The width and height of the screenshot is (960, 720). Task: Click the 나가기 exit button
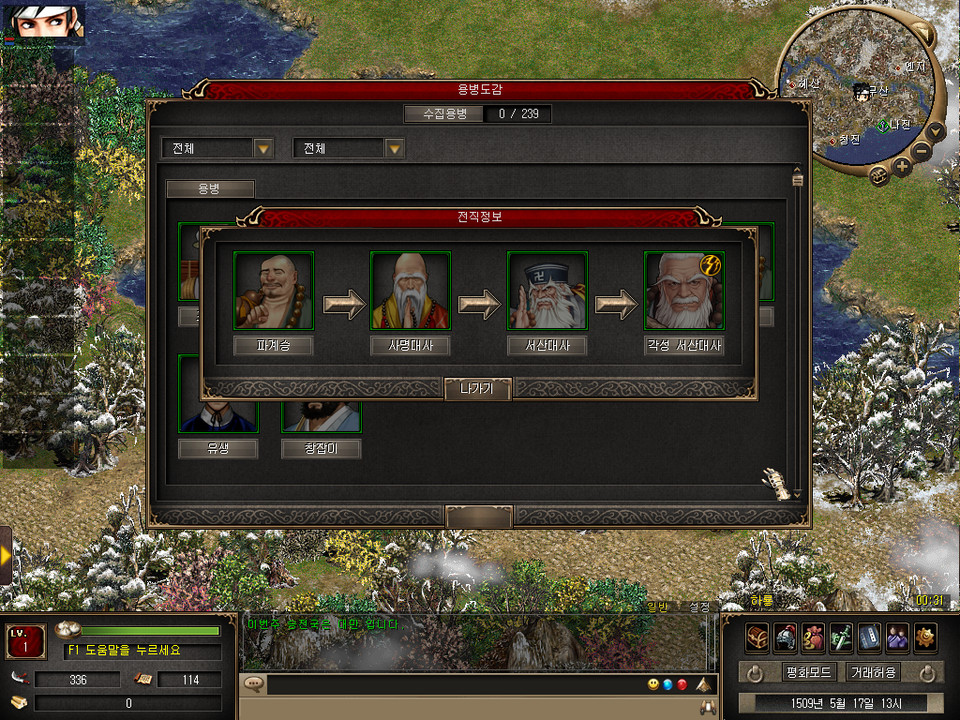(x=478, y=389)
